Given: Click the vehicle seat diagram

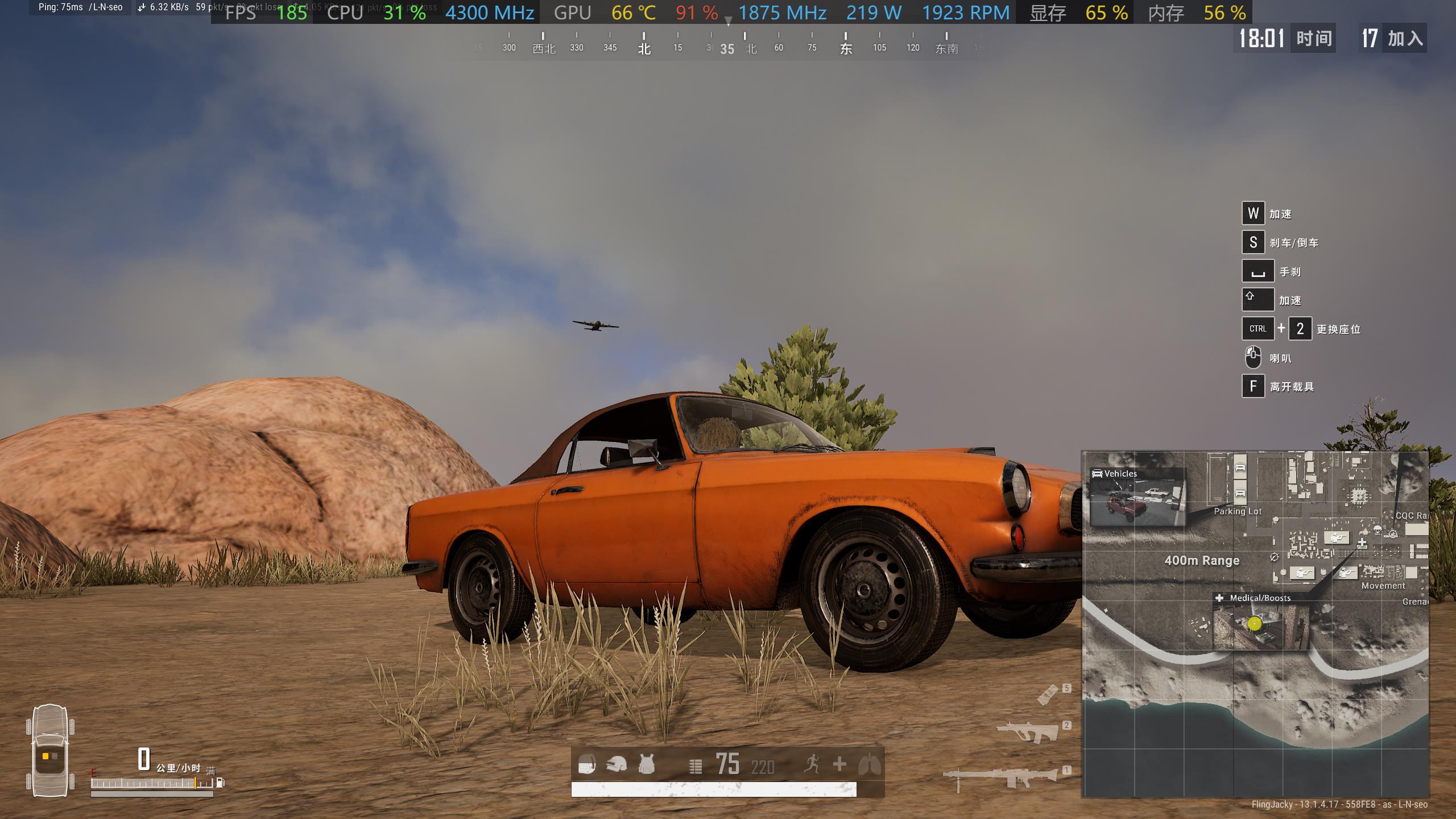Looking at the screenshot, I should (x=50, y=751).
